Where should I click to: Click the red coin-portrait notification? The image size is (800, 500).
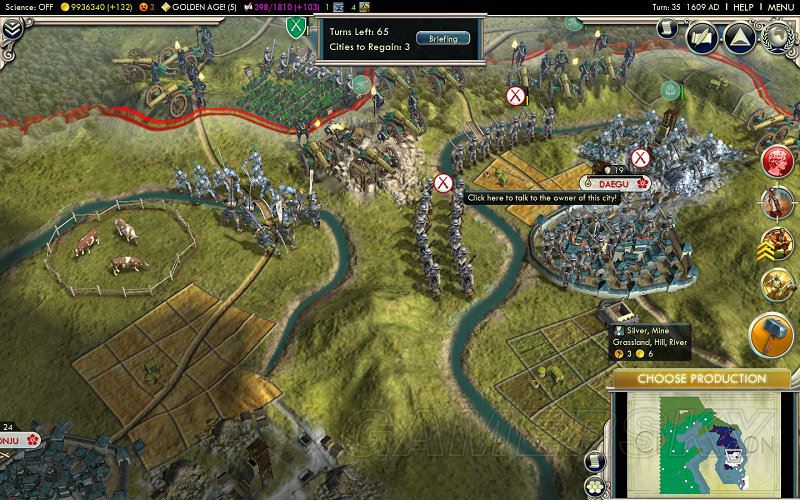click(776, 161)
